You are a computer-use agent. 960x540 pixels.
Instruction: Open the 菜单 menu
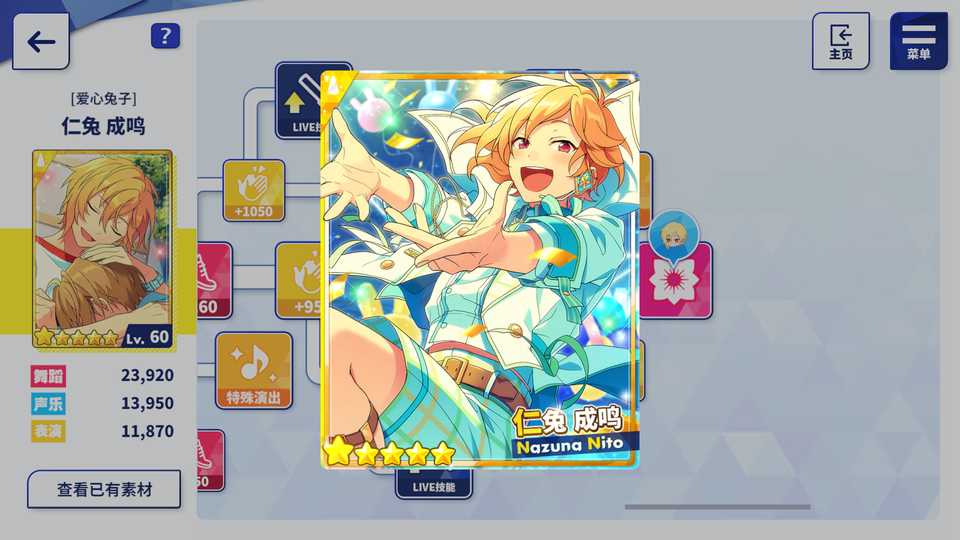tap(918, 41)
